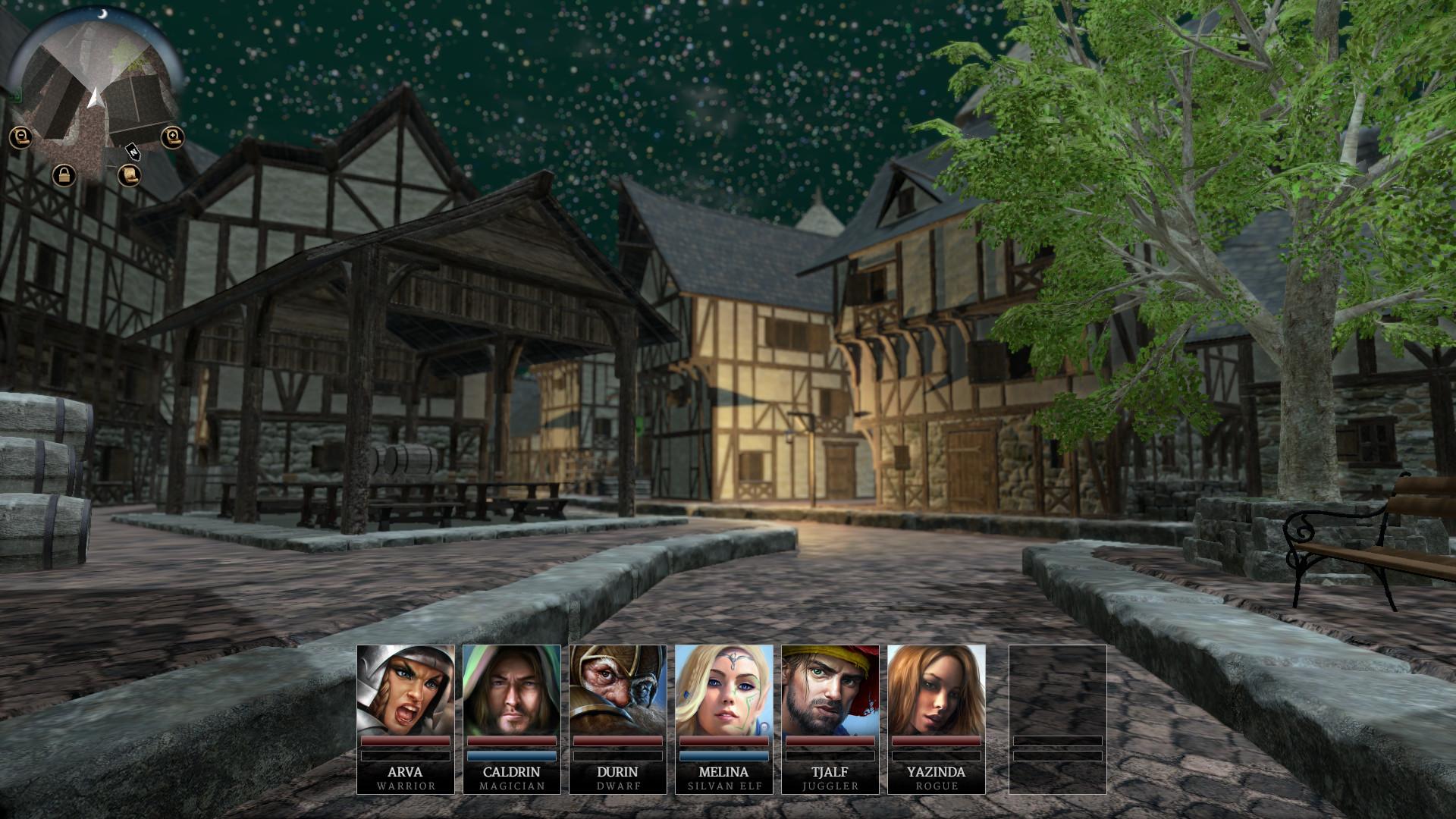This screenshot has height=819, width=1456.
Task: Zoom out on the minimap
Action: click(22, 136)
